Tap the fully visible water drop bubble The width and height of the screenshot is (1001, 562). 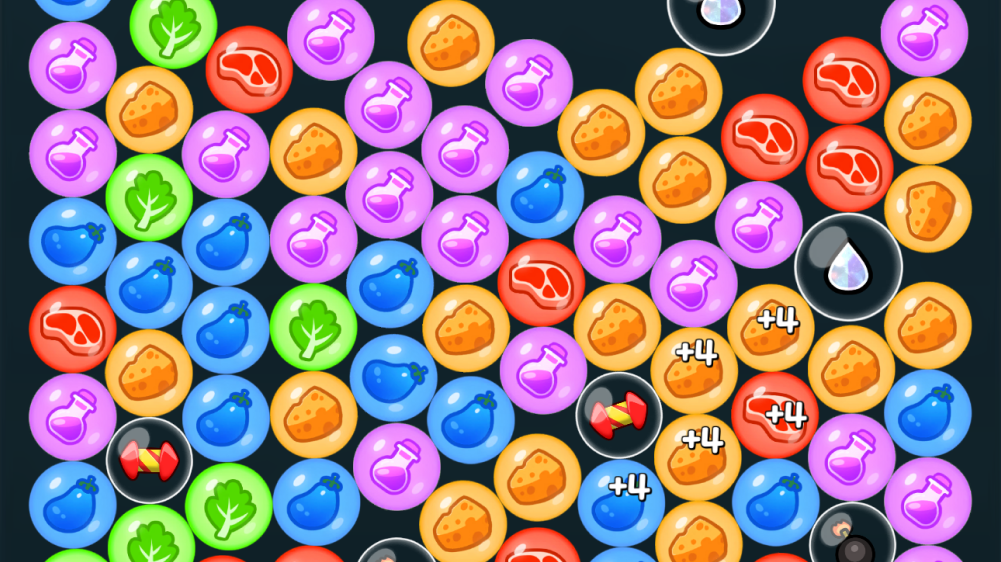point(848,267)
